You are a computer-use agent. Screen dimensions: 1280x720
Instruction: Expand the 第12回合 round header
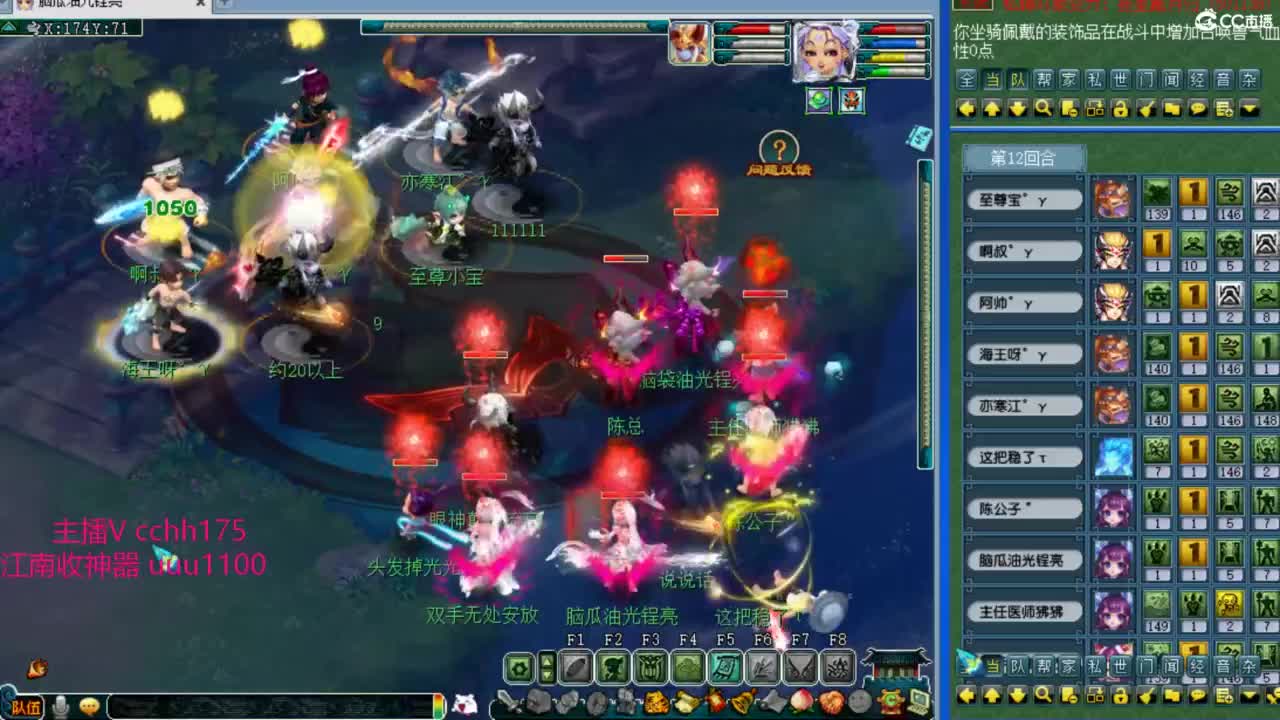[x=1022, y=158]
